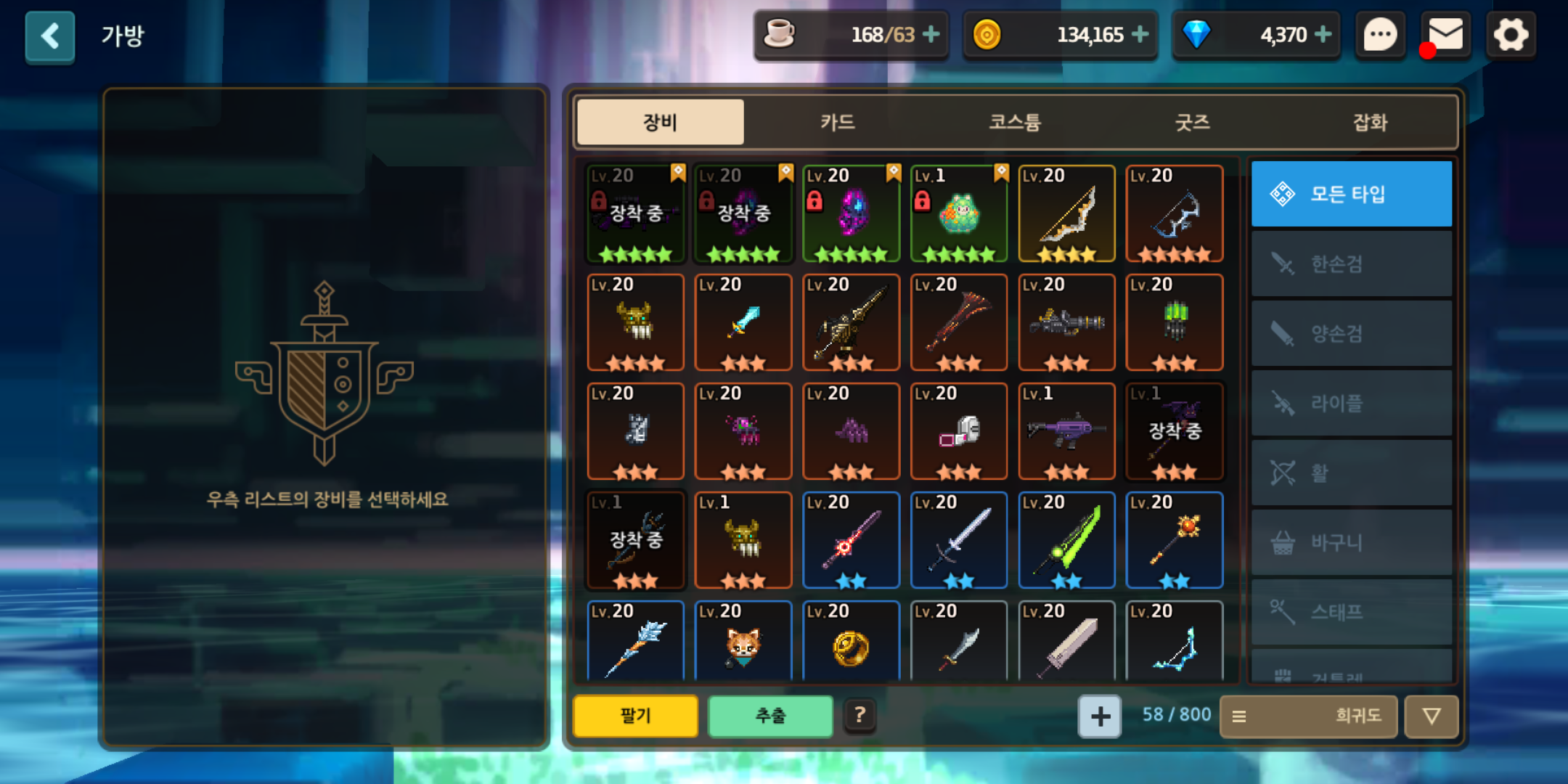The height and width of the screenshot is (784, 1568).
Task: Open the 코스튬 tab
Action: pyautogui.click(x=1015, y=122)
